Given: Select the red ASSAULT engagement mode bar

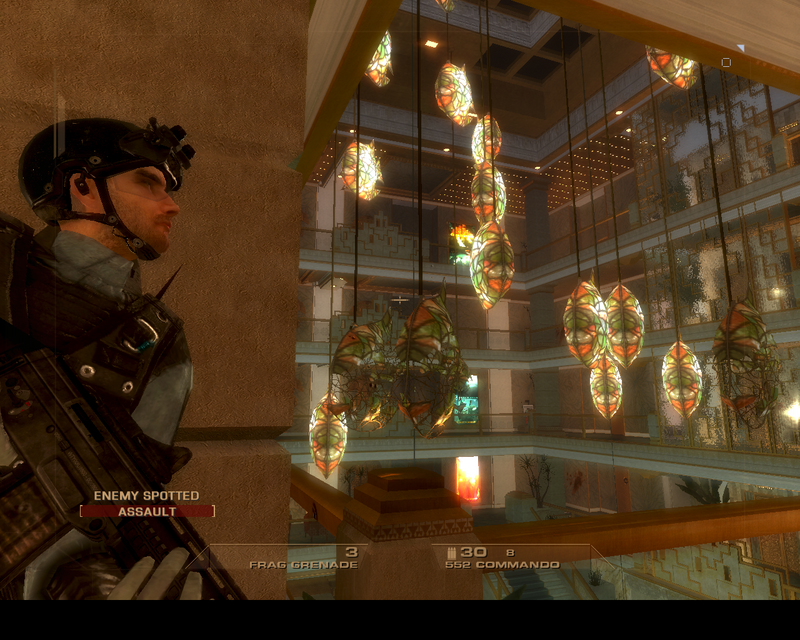Looking at the screenshot, I should (x=147, y=511).
